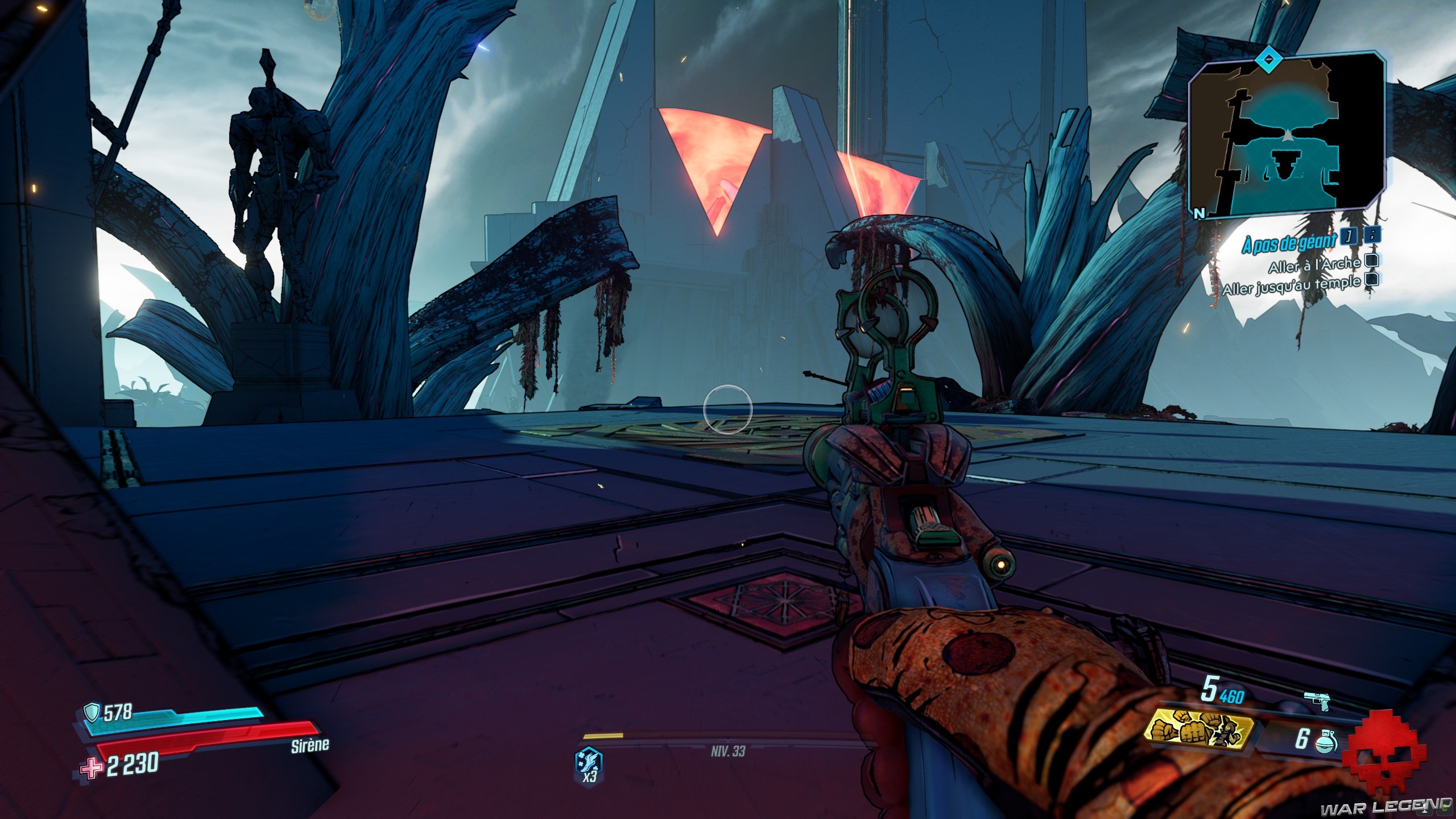This screenshot has height=819, width=1456.
Task: Click the "Aller à l'Arche" objective
Action: tap(1314, 265)
